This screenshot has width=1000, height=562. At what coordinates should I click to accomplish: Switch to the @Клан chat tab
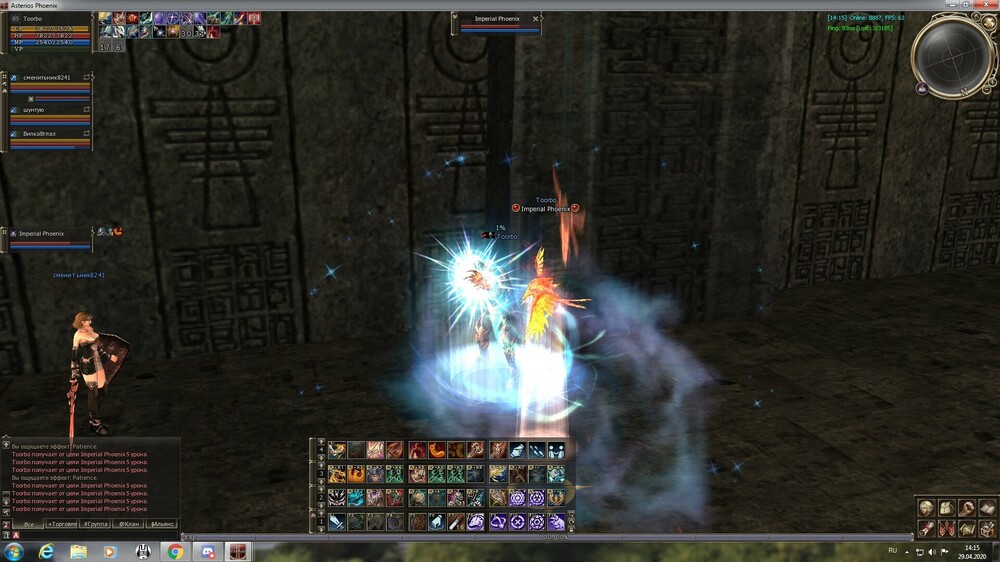point(129,524)
